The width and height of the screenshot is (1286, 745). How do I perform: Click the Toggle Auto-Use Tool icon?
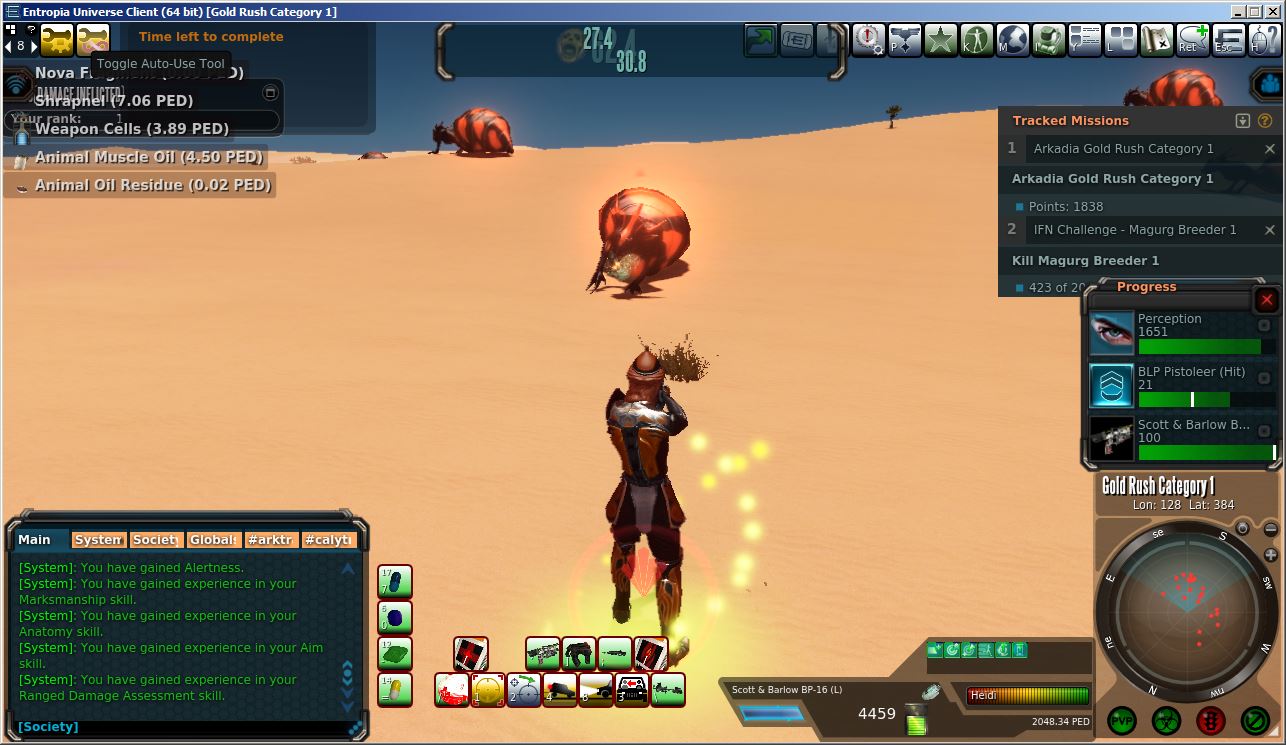coord(93,40)
